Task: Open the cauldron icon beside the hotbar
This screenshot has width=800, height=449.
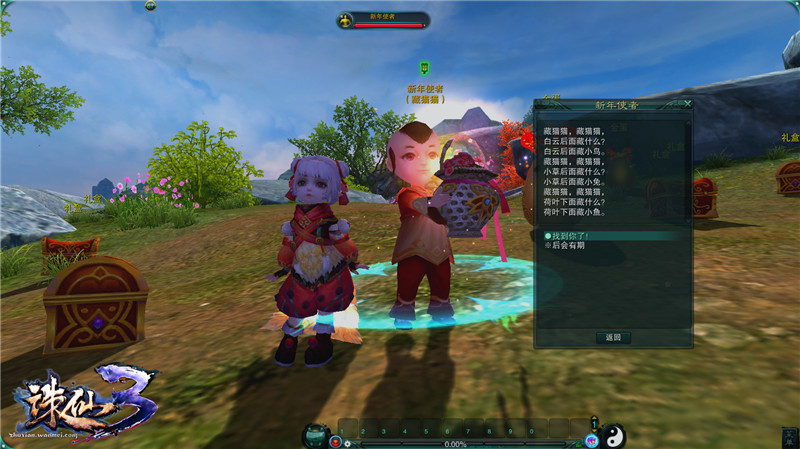Action: [316, 435]
